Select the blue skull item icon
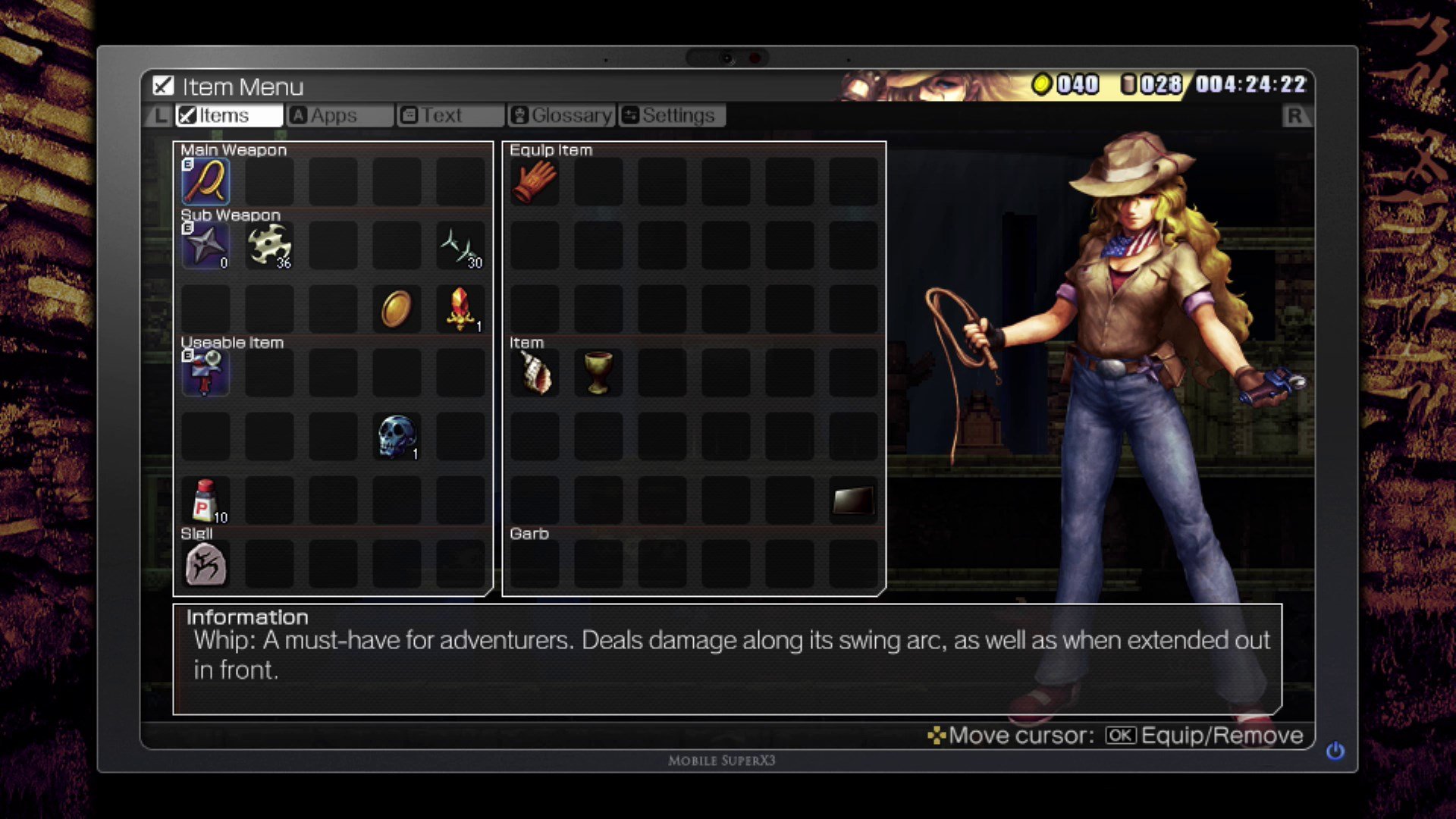This screenshot has width=1456, height=819. point(397,435)
